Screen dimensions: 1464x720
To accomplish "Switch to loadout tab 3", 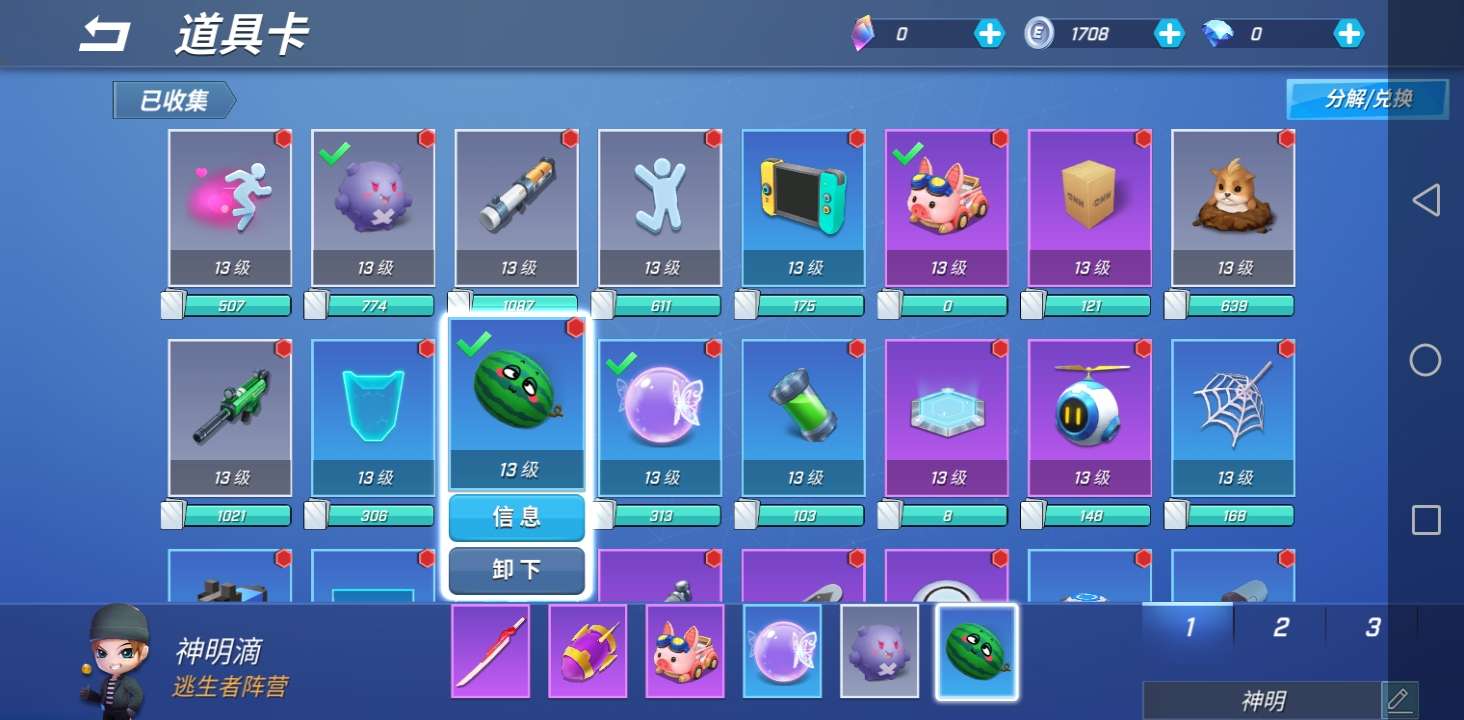I will point(1372,627).
